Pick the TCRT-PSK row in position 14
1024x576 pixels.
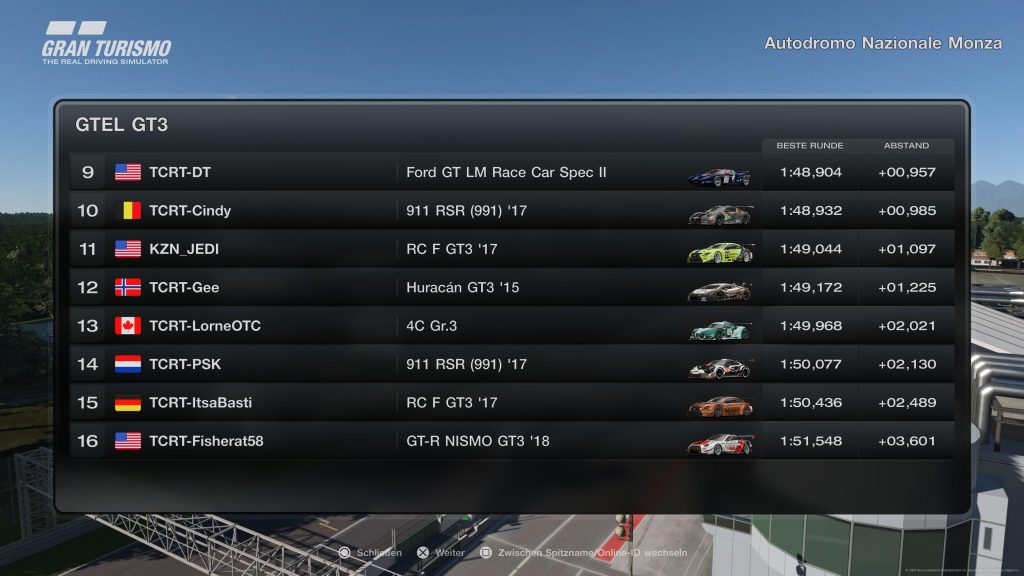pyautogui.click(x=510, y=364)
